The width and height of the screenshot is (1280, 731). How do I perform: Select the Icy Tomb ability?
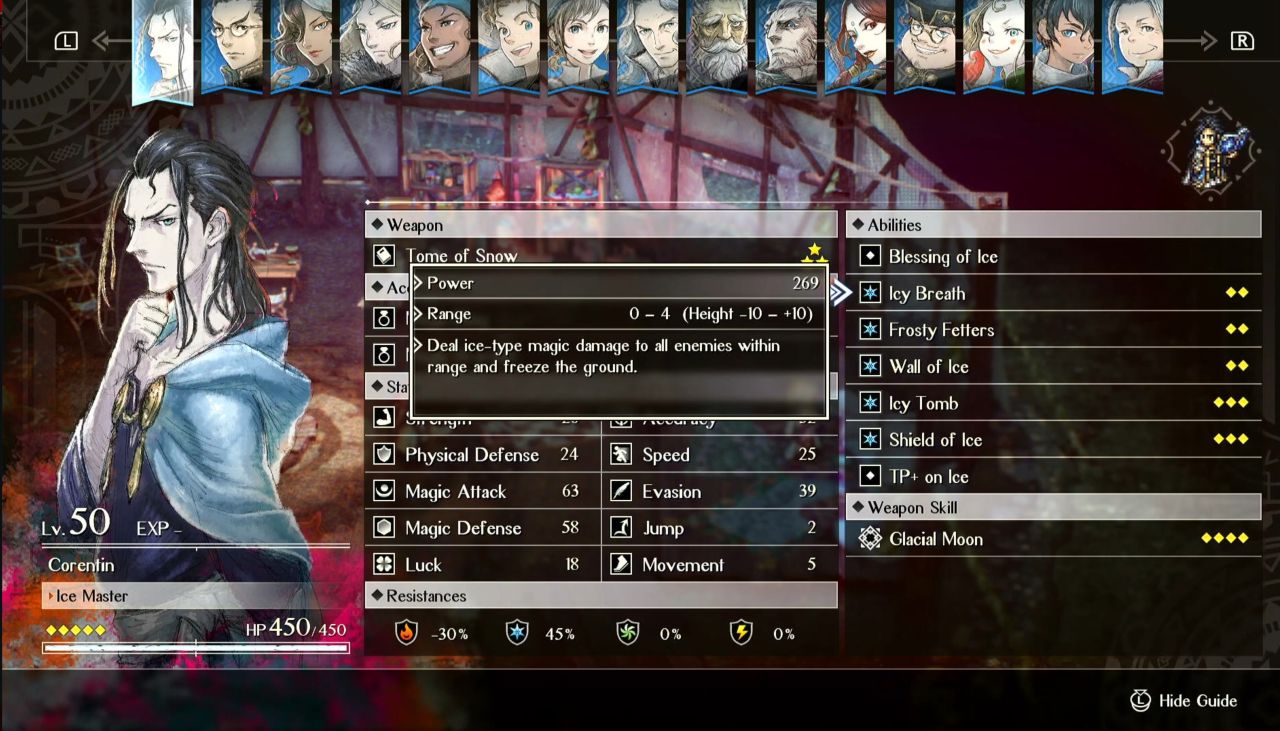point(923,403)
